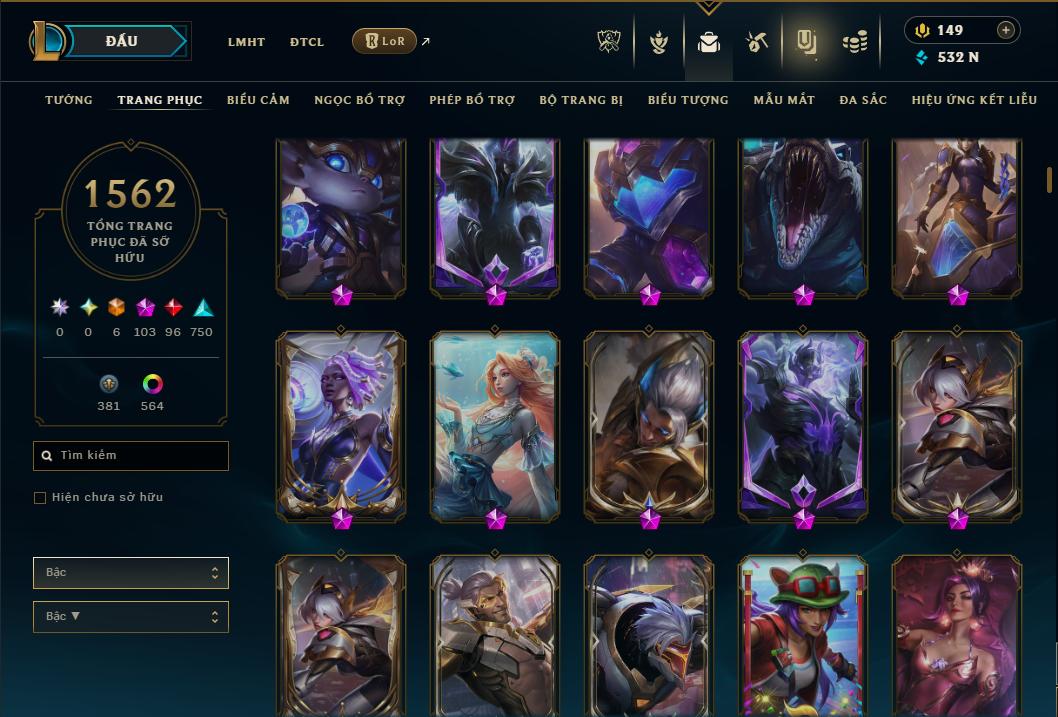1058x717 pixels.
Task: Open the collection backpack icon
Action: 709,42
